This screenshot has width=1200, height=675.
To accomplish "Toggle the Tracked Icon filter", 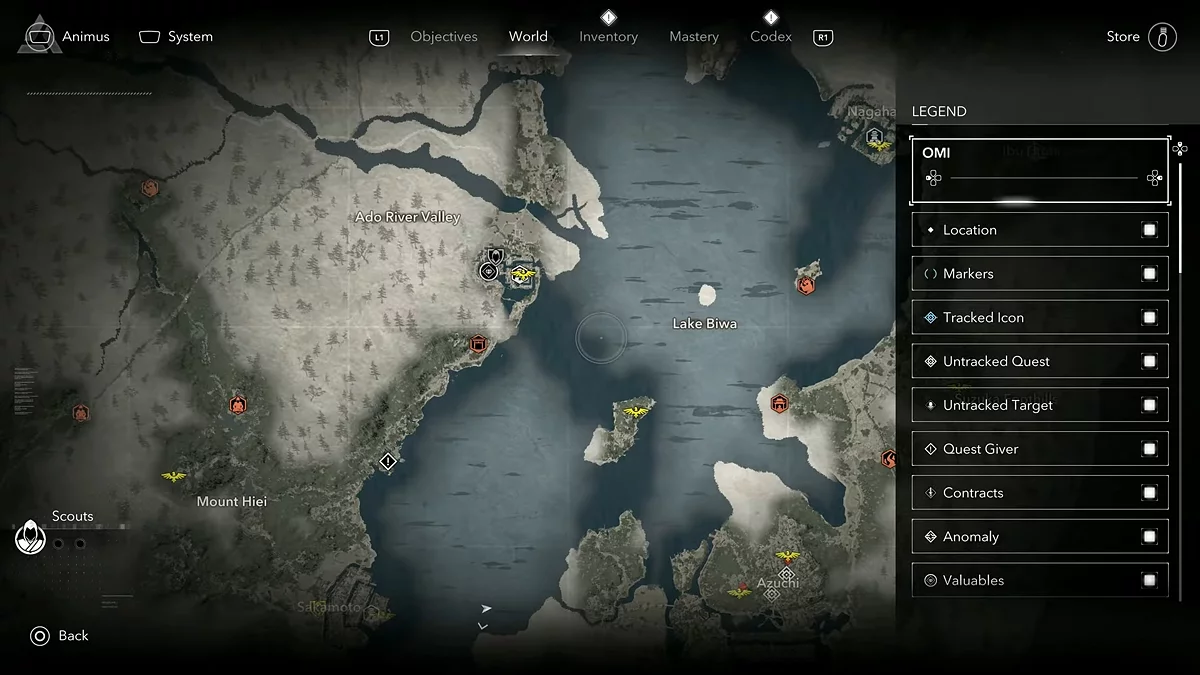I will point(1149,318).
